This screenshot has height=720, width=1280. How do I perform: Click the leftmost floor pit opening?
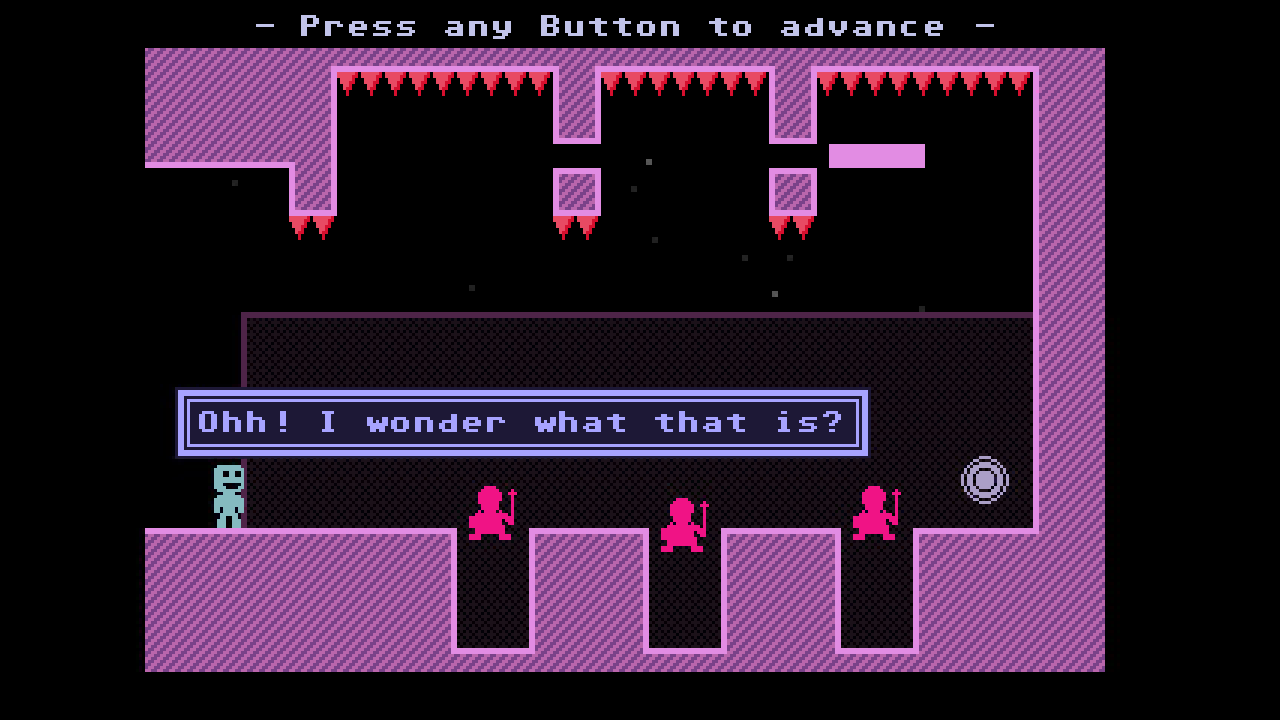coord(490,600)
